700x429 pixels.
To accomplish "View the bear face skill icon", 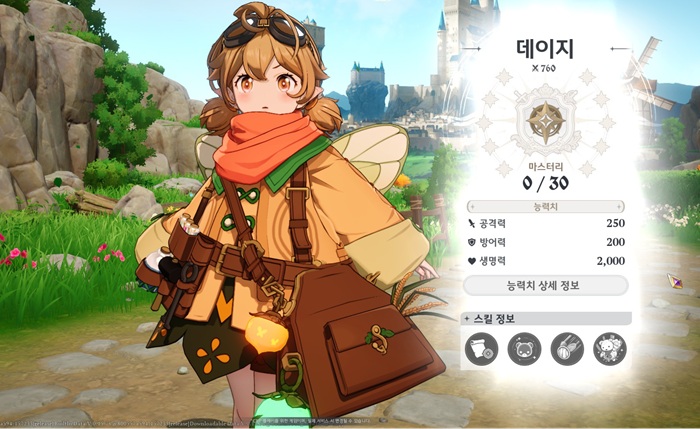I will click(x=524, y=348).
